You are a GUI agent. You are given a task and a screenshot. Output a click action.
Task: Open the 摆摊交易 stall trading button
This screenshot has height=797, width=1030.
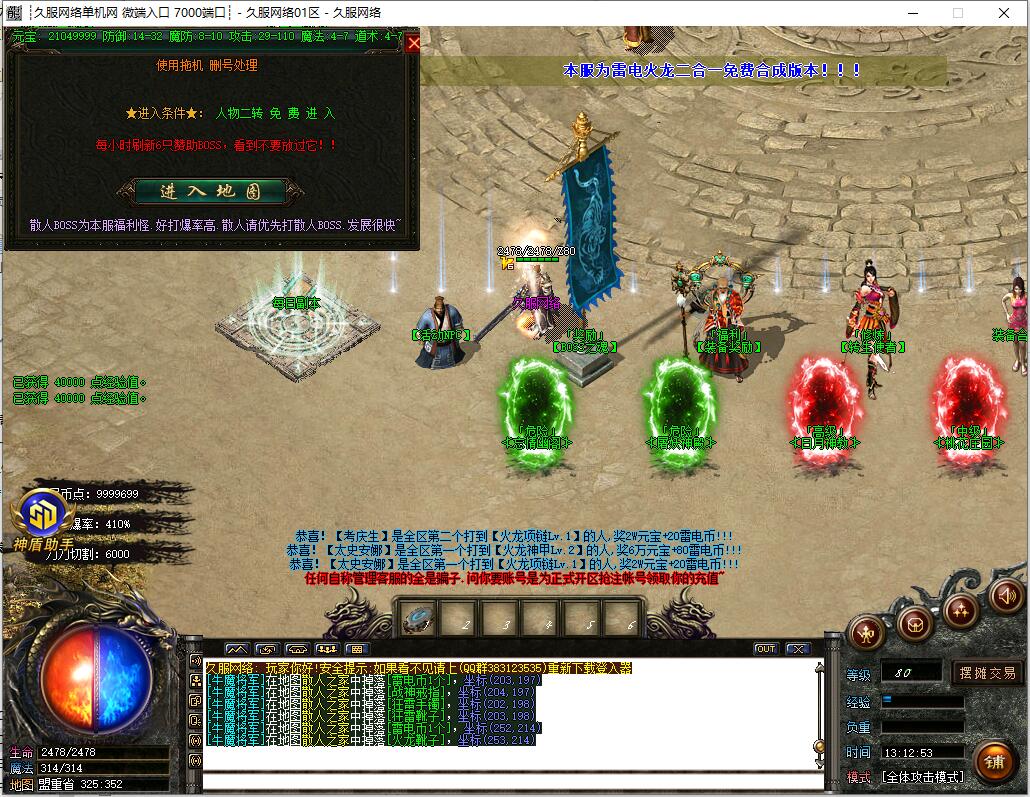[987, 672]
